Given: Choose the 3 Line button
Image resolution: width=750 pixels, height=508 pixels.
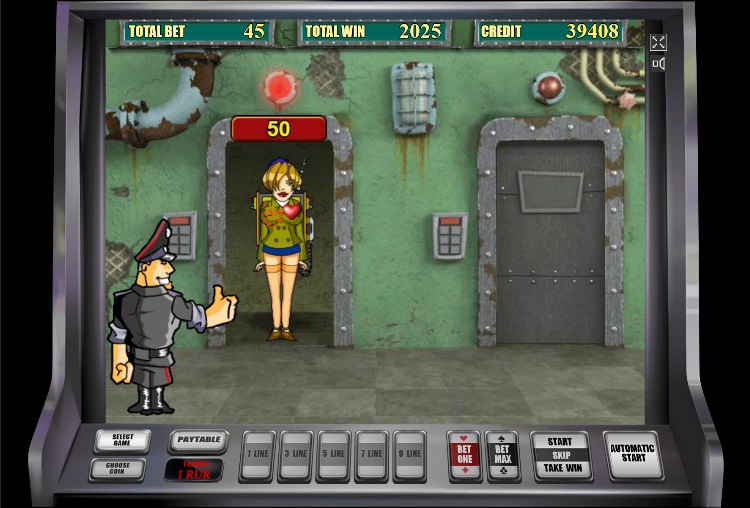Looking at the screenshot, I should click(x=295, y=455).
